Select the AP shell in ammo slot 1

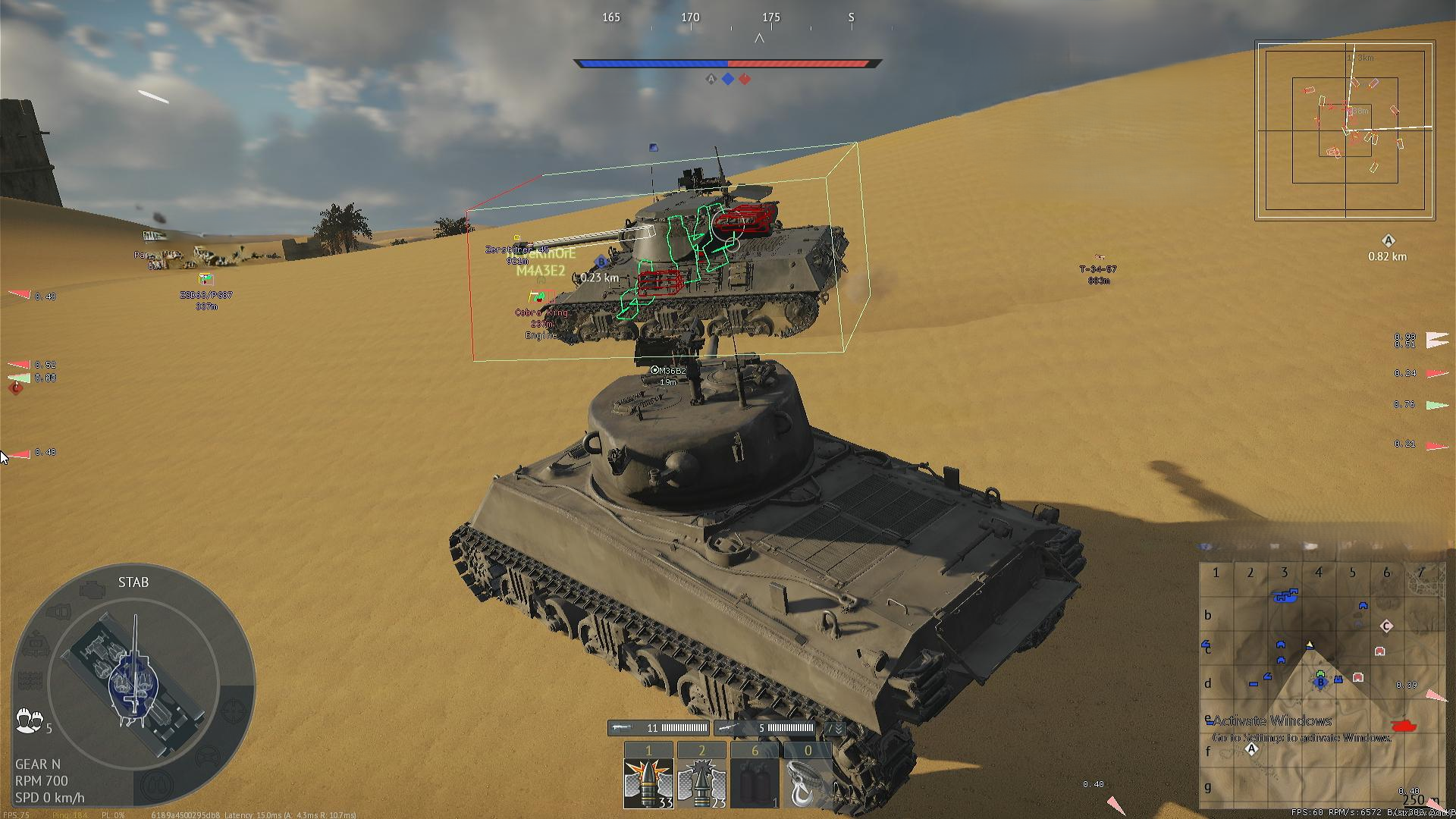point(648,781)
